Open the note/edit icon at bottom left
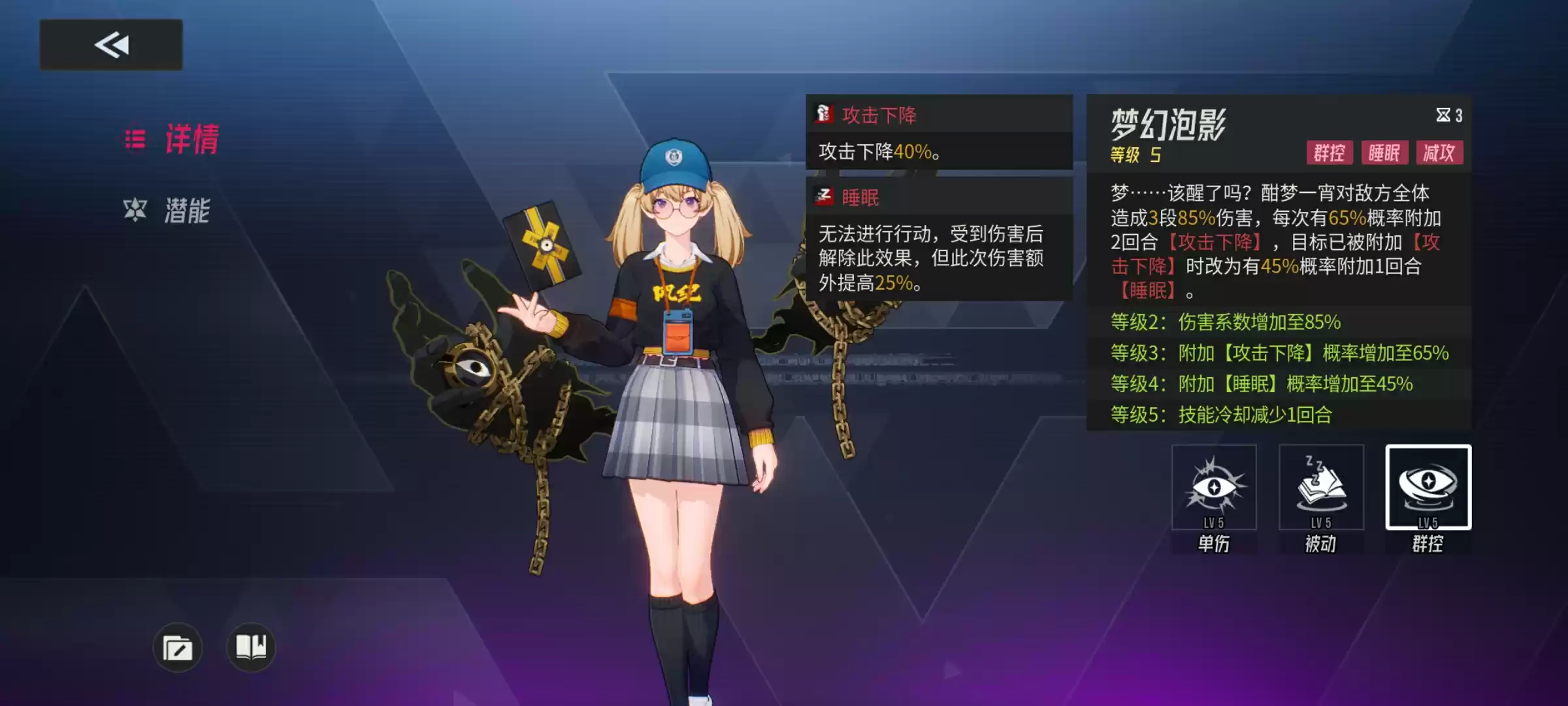The height and width of the screenshot is (706, 1568). click(x=179, y=646)
